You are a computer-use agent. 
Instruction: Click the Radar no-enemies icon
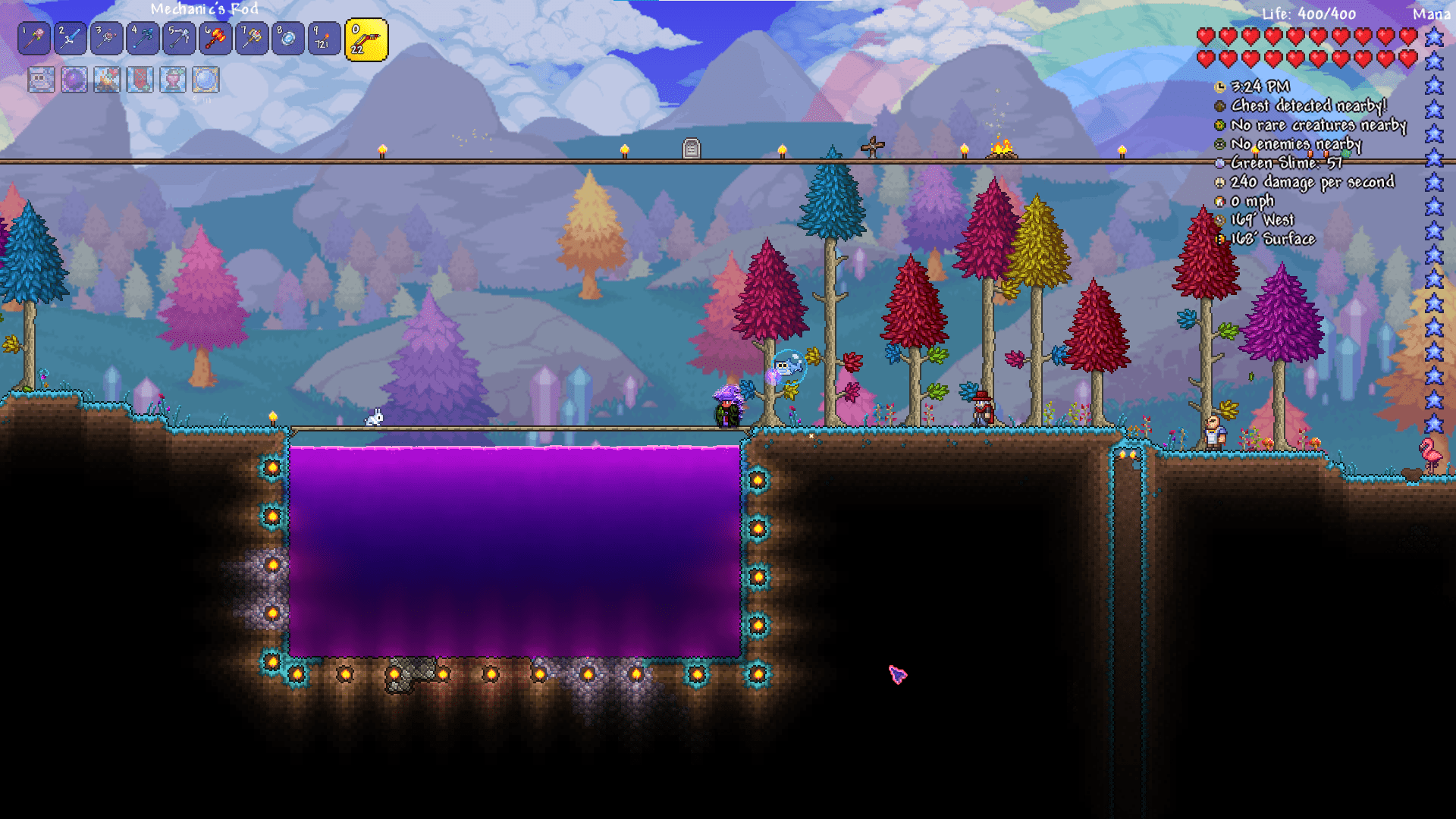coord(1219,143)
